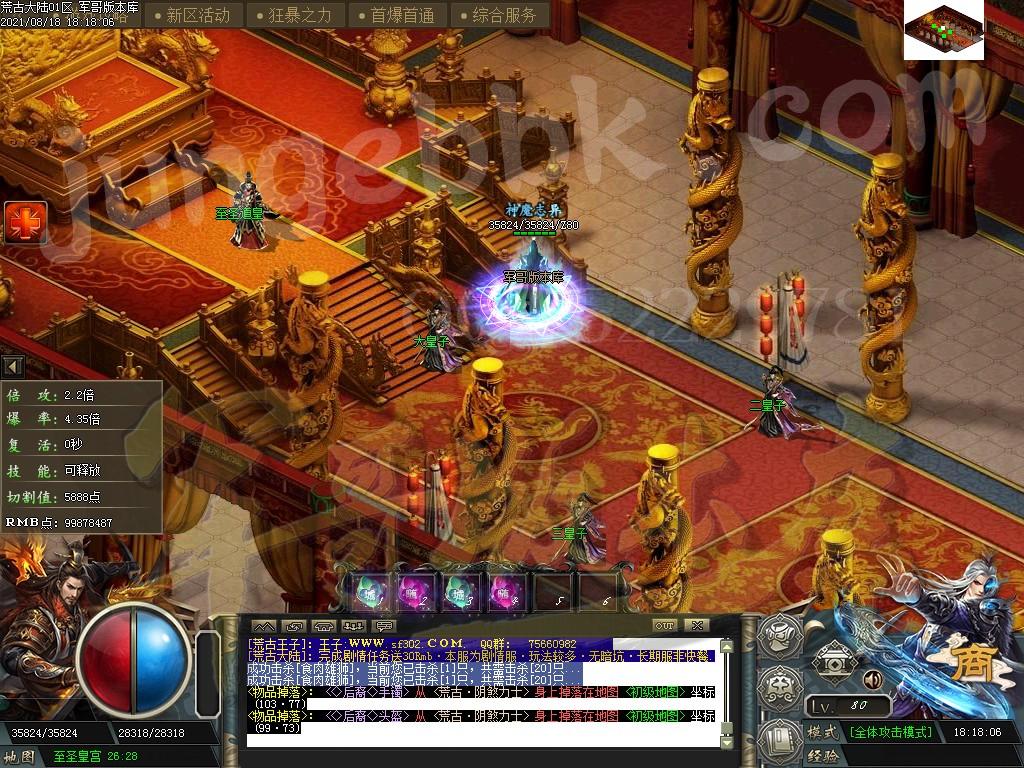Use the pink gem in hotbar slot 2
The image size is (1024, 768).
click(x=415, y=592)
